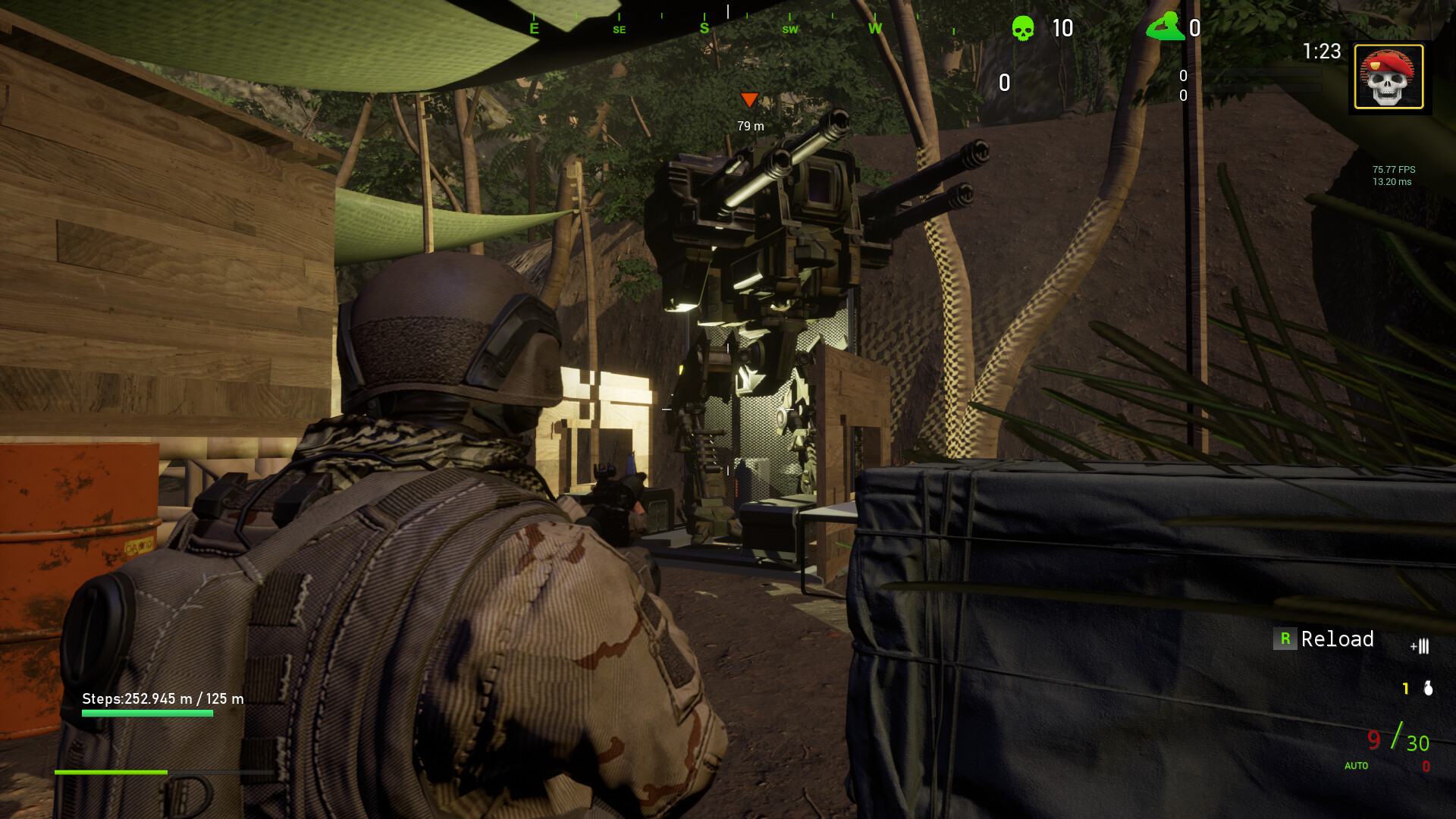Select the magazine reserve icon beside Reload

[x=1420, y=647]
